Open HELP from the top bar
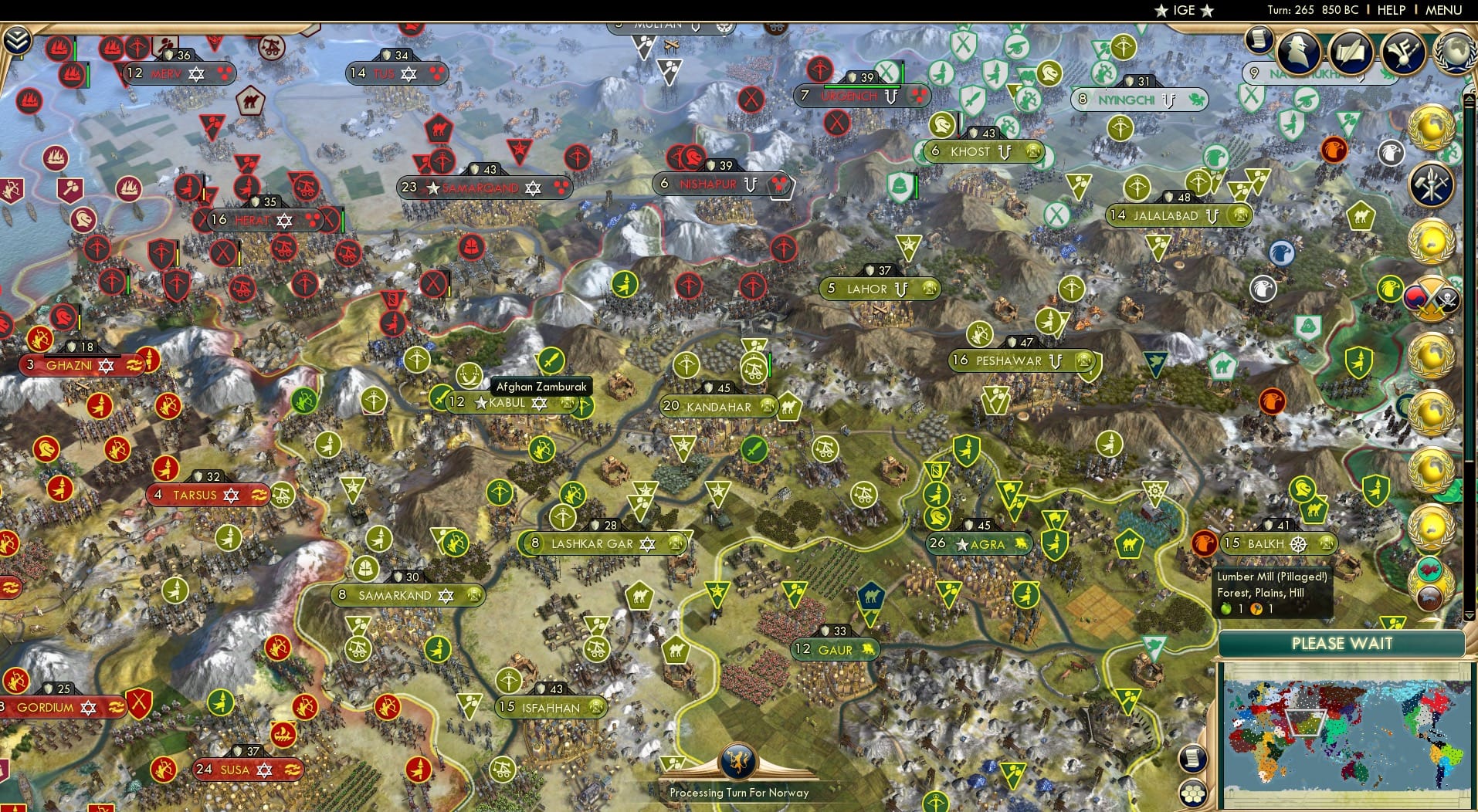This screenshot has width=1478, height=812. point(1390,10)
